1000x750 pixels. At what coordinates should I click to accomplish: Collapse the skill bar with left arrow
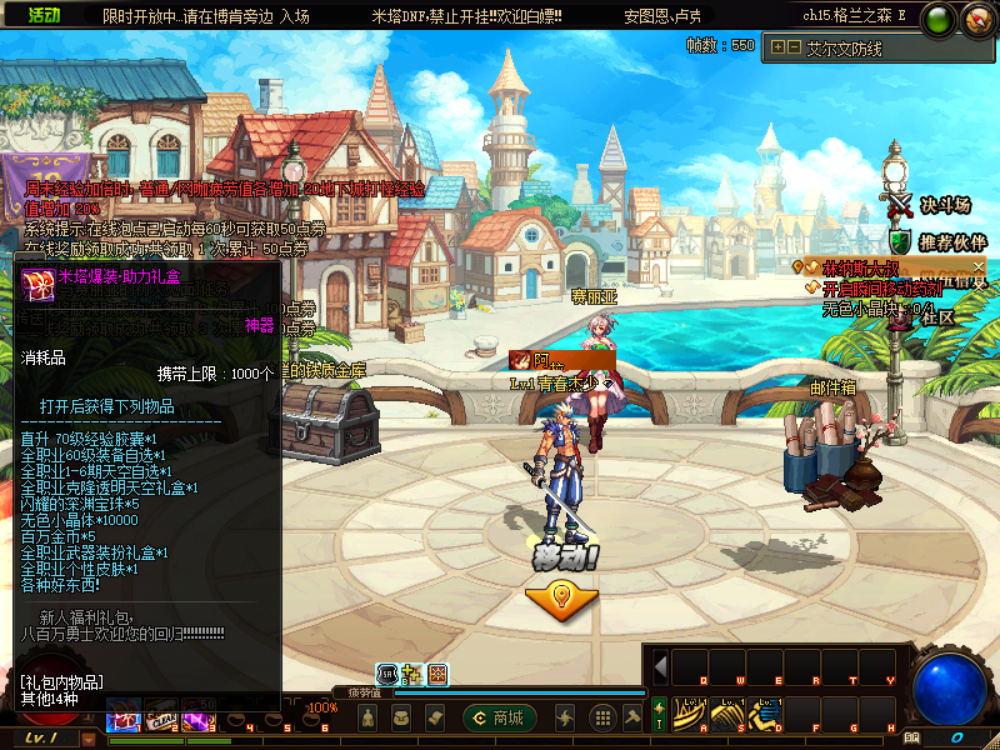click(660, 667)
